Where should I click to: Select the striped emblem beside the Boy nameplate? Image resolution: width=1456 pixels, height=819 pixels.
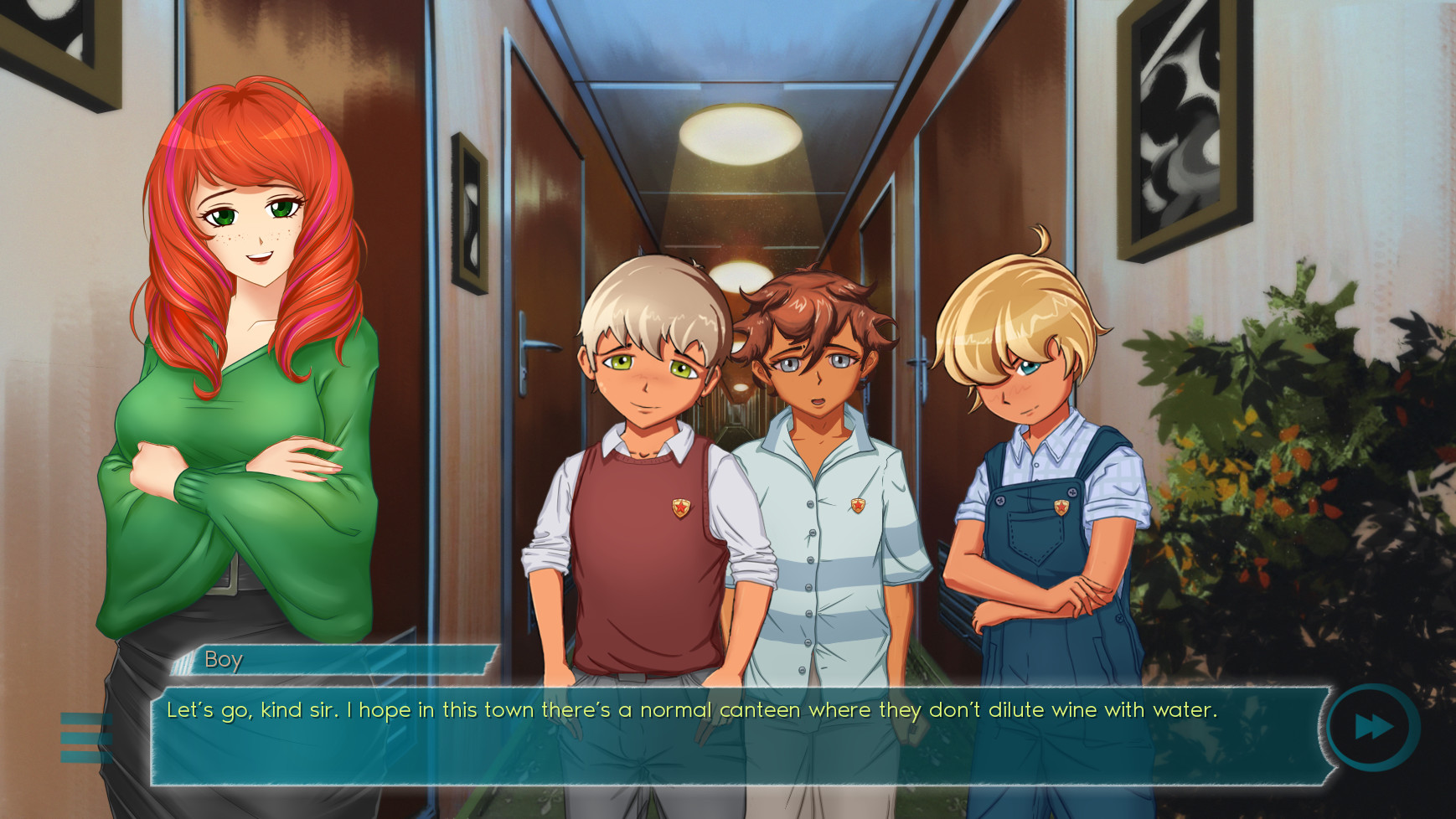click(x=180, y=662)
